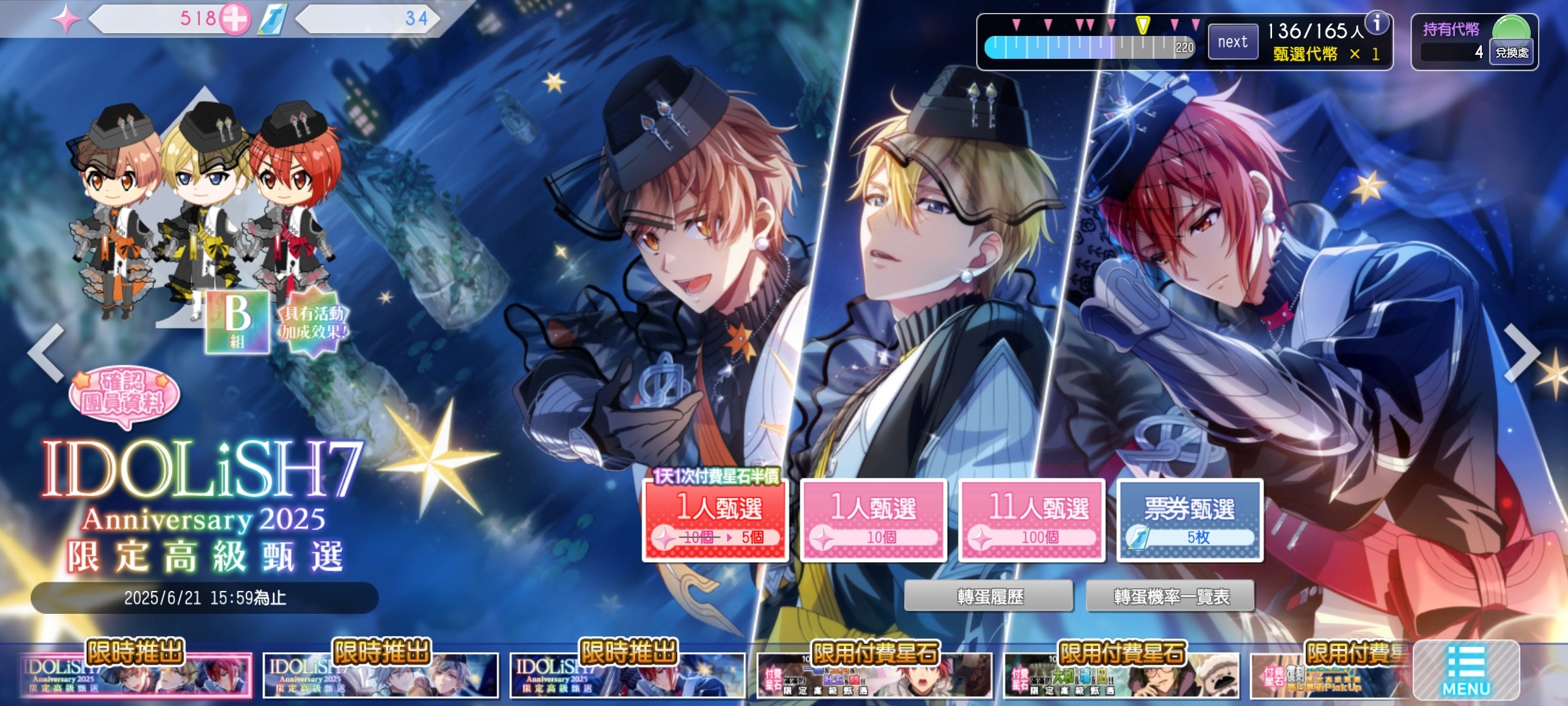This screenshot has height=706, width=1568.
Task: Show the gacha rate list (轉蛋機率一覽表)
Action: (1171, 596)
